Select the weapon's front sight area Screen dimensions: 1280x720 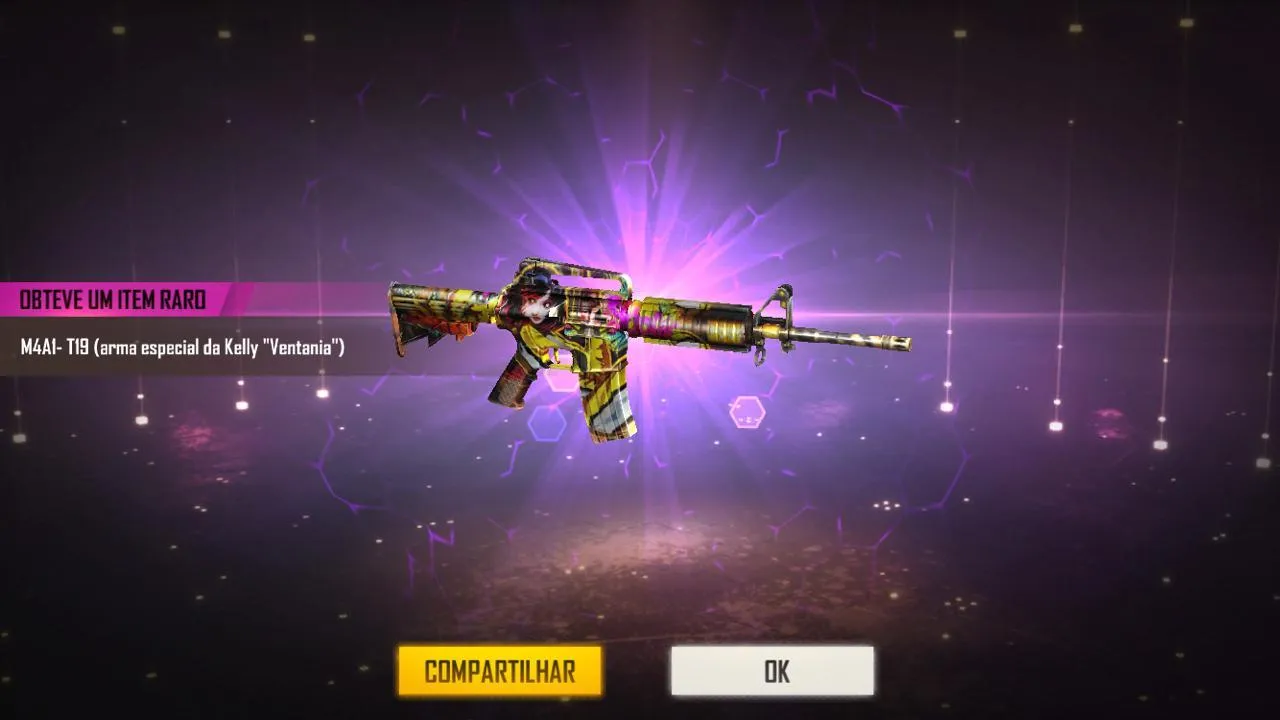780,295
